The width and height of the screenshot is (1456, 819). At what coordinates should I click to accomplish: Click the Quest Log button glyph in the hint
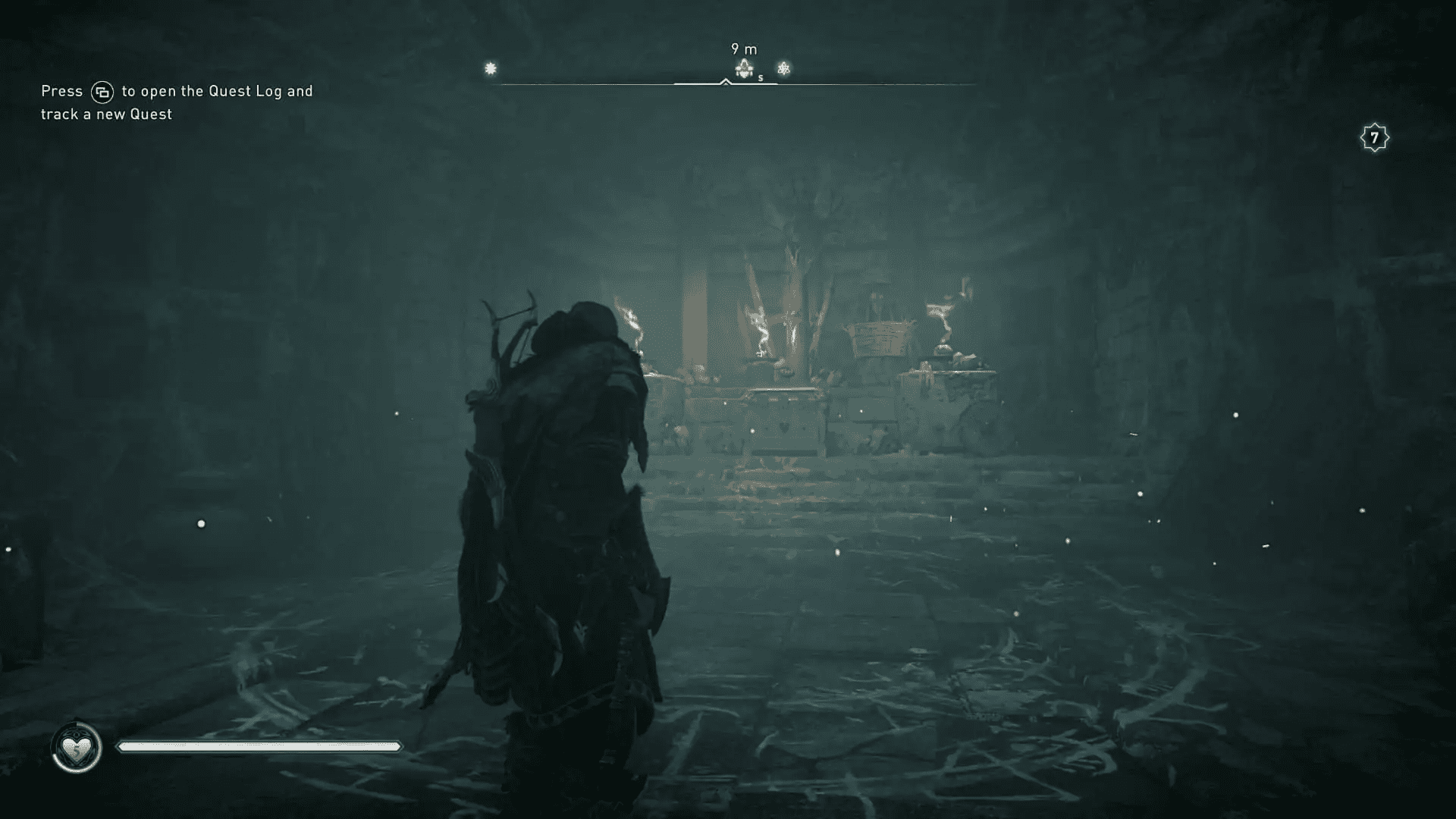(102, 90)
